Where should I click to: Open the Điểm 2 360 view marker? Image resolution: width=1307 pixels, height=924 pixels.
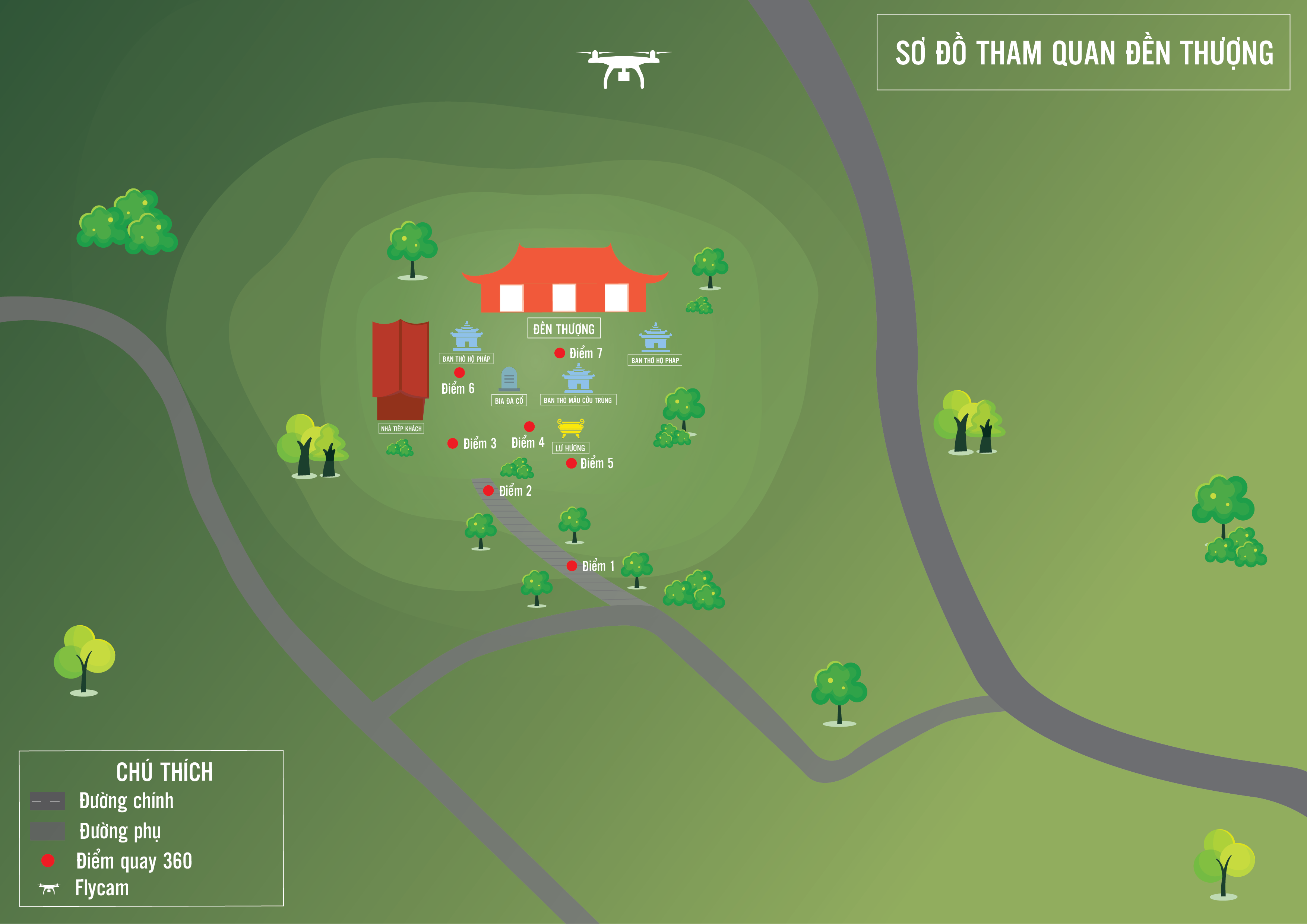(488, 490)
